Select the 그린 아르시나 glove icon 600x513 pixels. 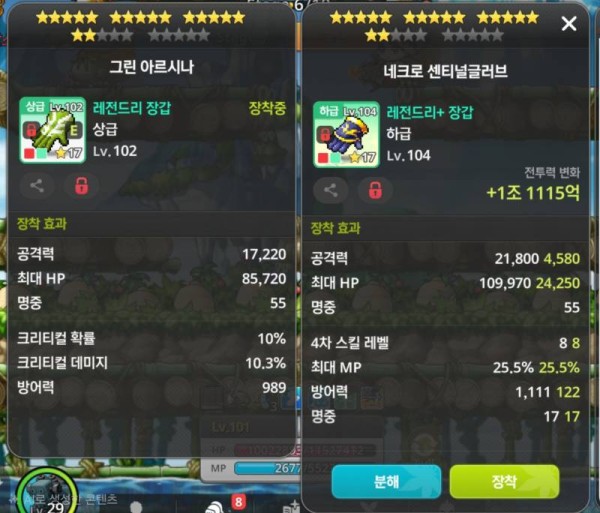(52, 130)
